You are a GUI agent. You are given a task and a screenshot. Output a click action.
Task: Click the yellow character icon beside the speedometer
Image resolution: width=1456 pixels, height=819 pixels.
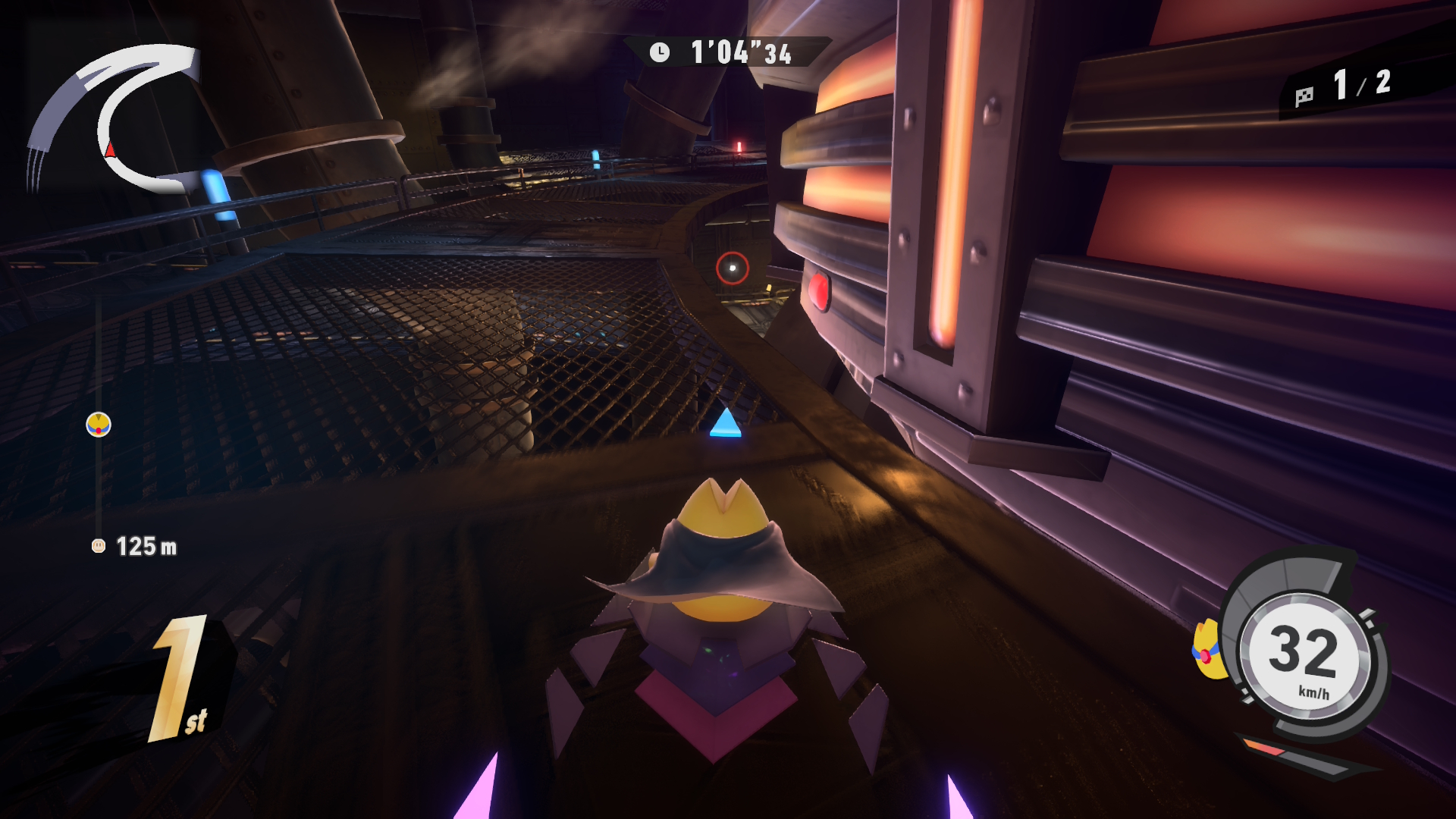point(1206,650)
